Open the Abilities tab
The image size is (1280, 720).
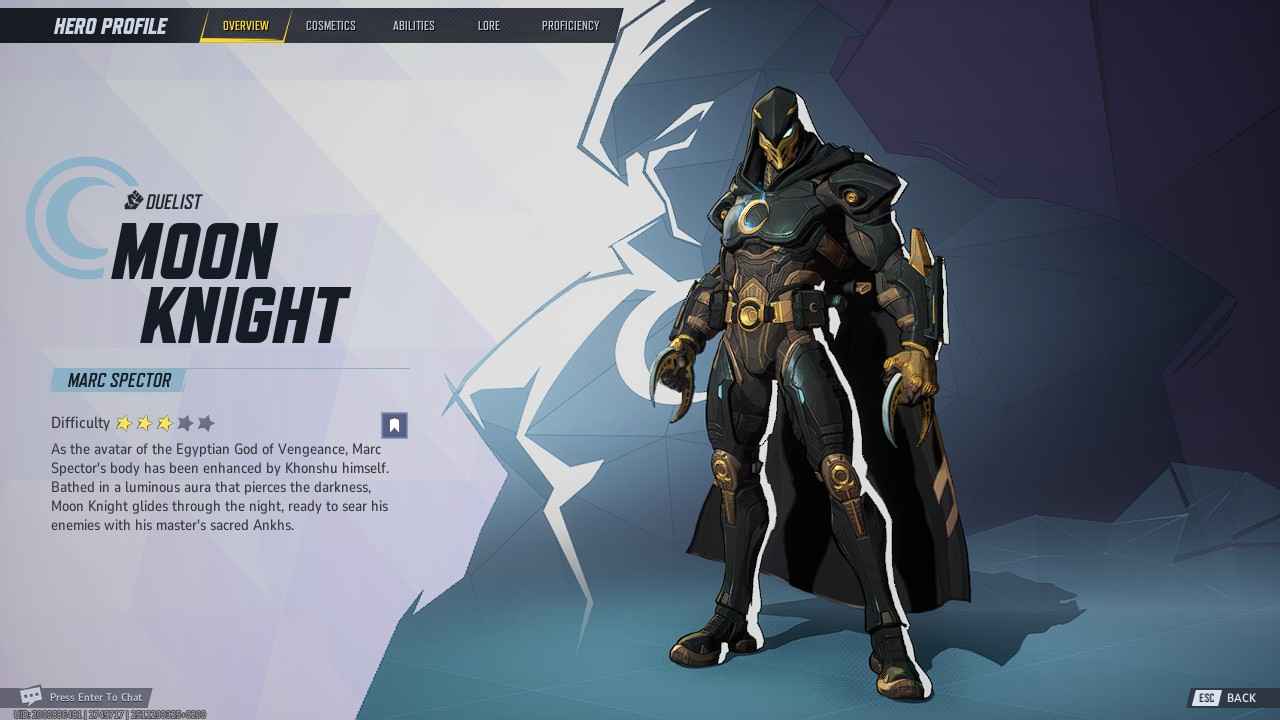[412, 26]
